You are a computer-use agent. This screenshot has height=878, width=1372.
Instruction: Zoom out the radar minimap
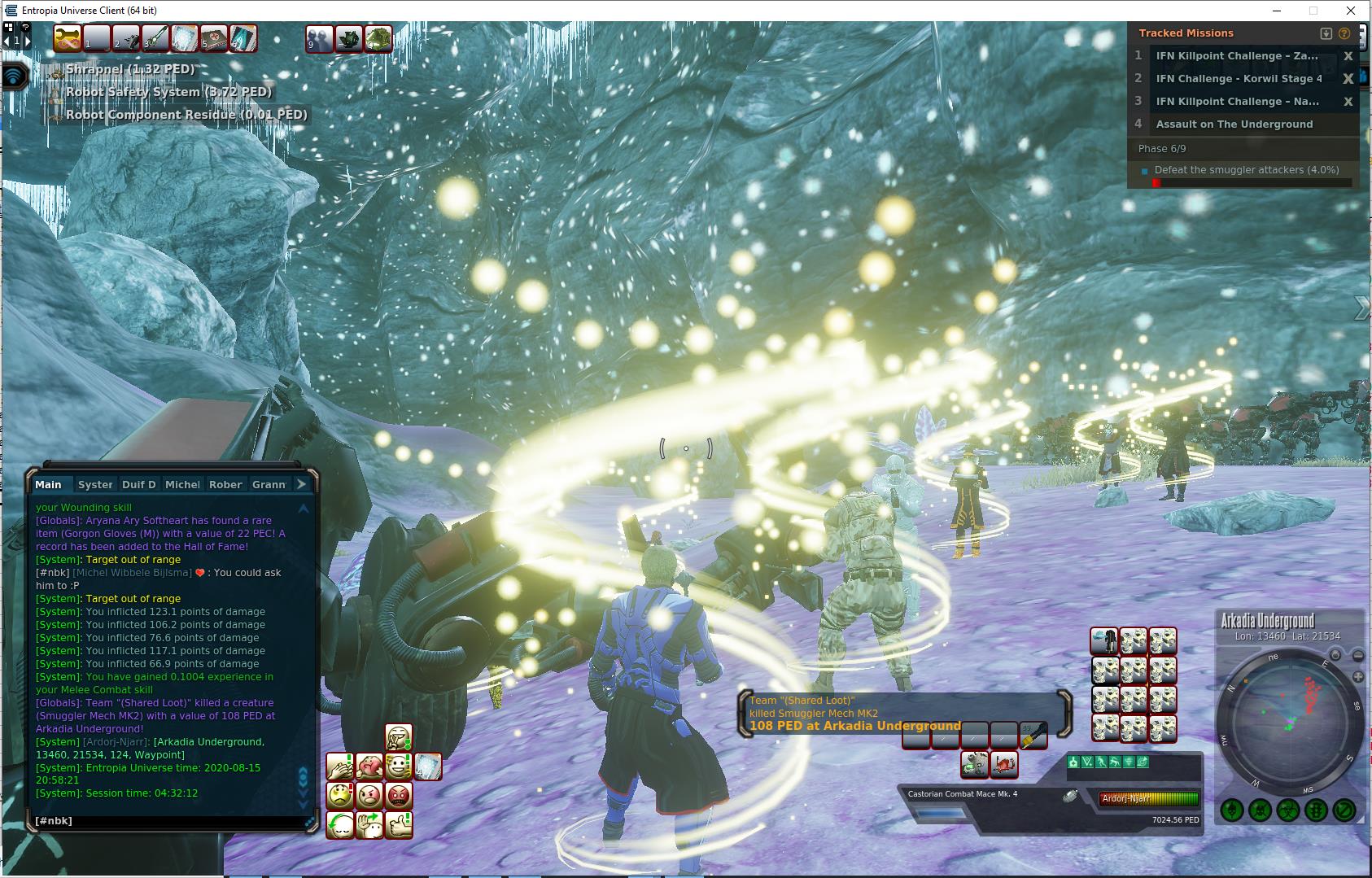[x=1358, y=656]
